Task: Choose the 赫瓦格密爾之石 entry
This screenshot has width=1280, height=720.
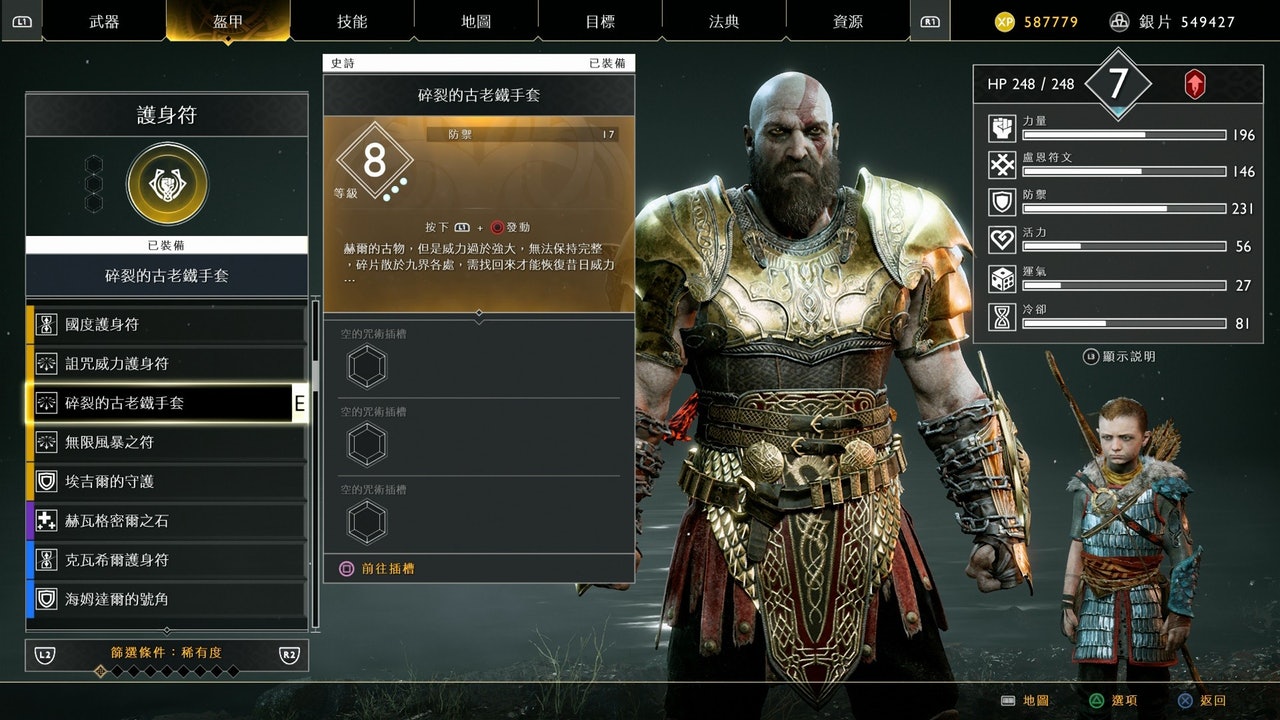Action: pyautogui.click(x=166, y=521)
